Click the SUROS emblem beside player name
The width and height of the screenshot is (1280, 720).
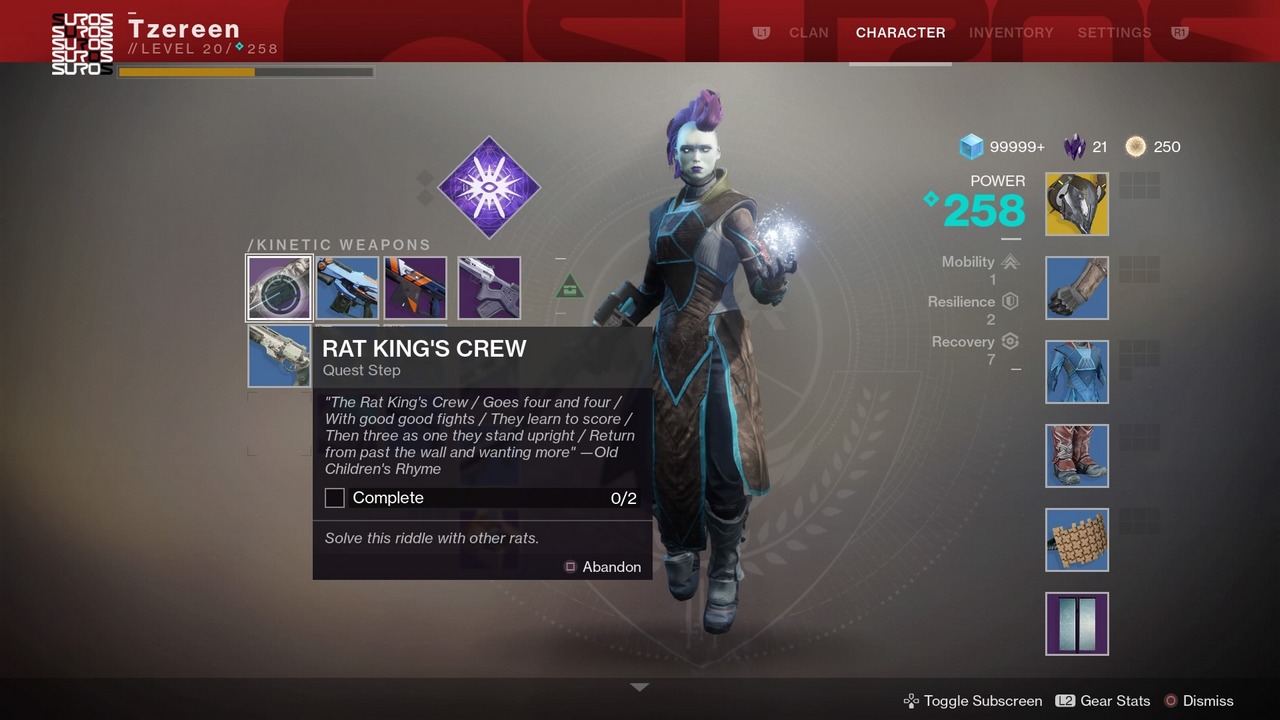82,44
